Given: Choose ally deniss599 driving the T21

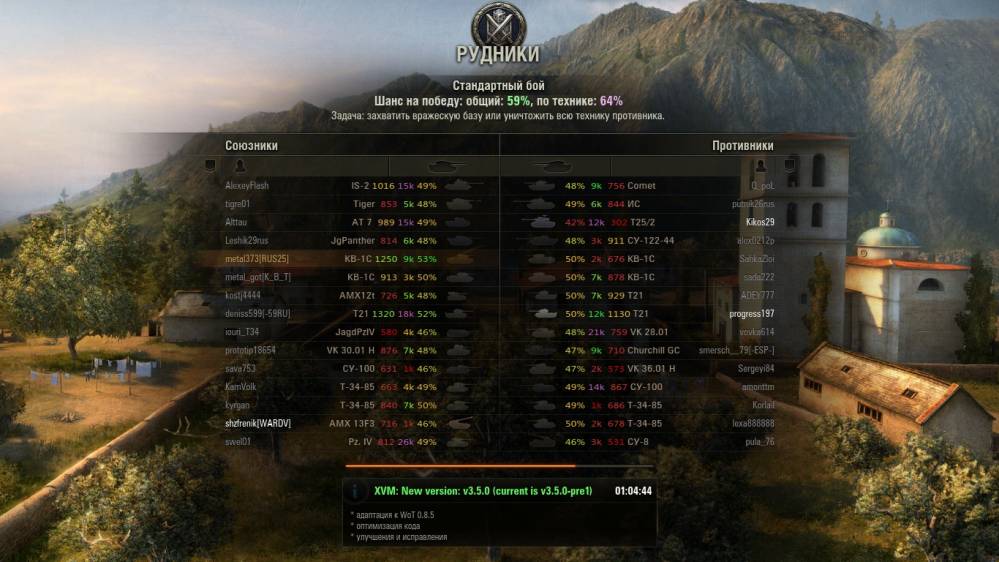Looking at the screenshot, I should coord(257,314).
